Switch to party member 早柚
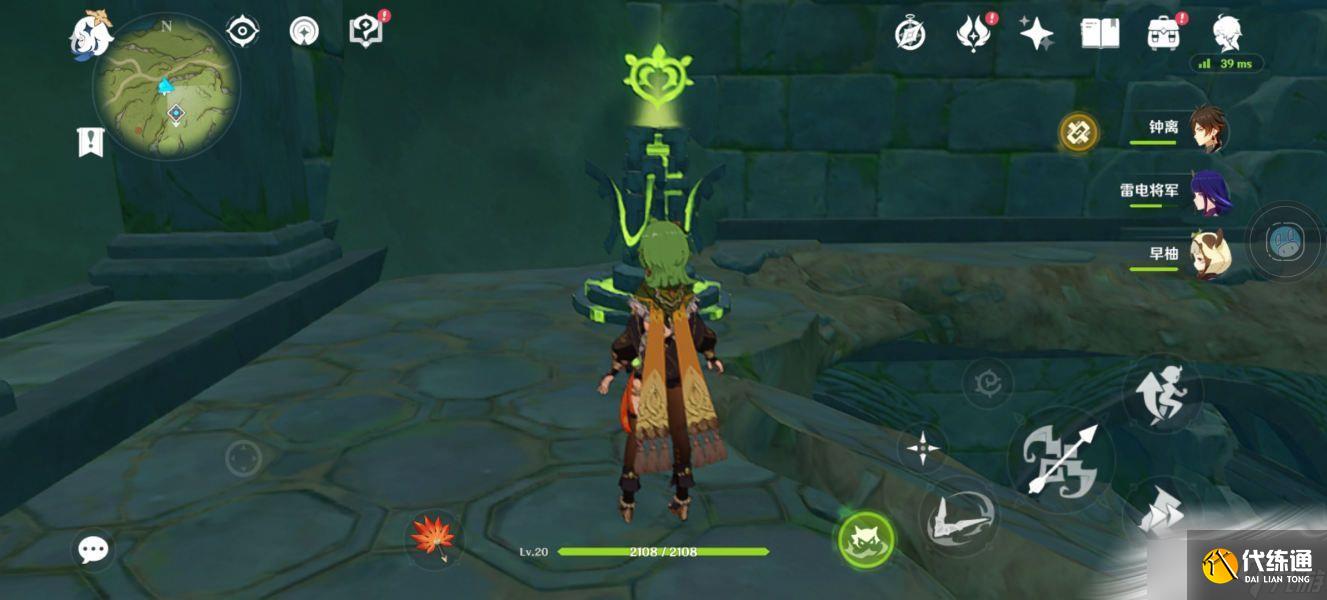Screen dimensions: 1327x600 pyautogui.click(x=1189, y=254)
